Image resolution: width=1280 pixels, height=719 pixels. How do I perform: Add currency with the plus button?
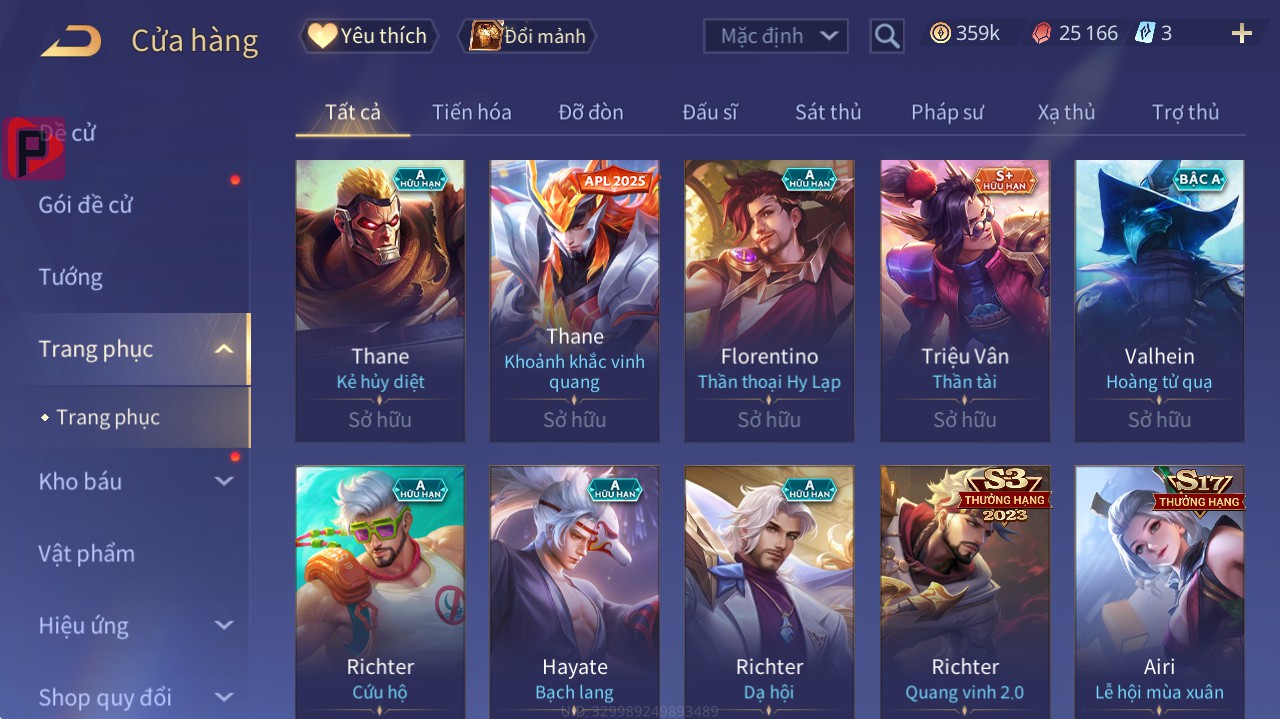point(1241,34)
